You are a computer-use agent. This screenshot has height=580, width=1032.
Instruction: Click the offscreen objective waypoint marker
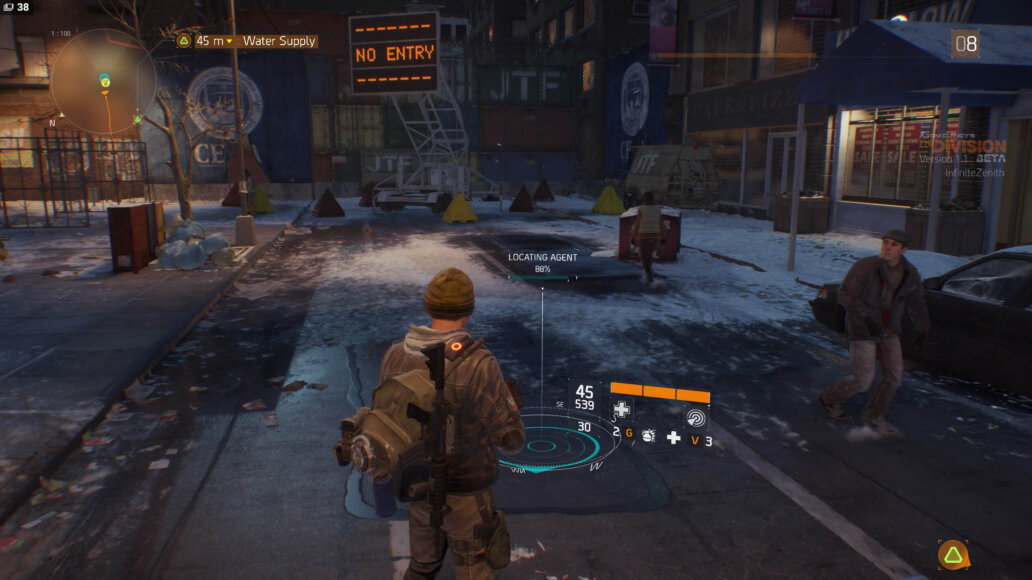coord(953,554)
